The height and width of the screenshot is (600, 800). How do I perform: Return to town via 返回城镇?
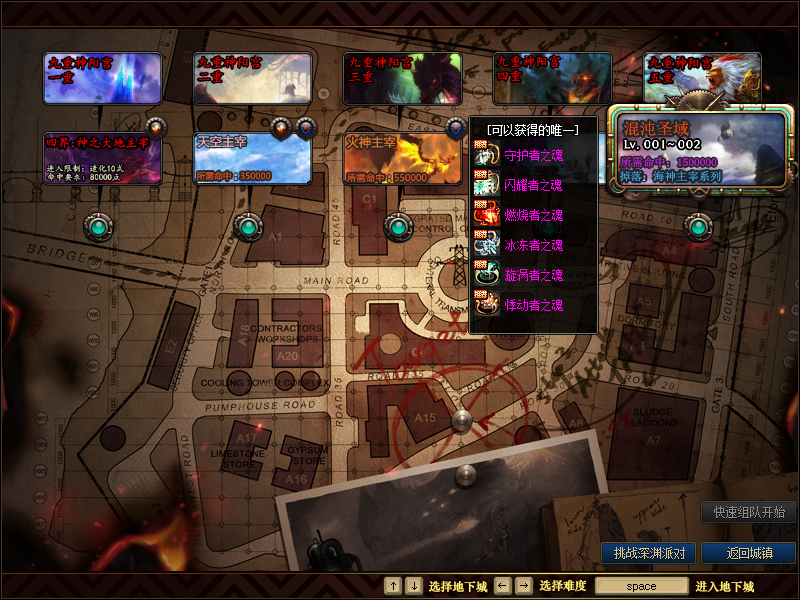coord(748,553)
